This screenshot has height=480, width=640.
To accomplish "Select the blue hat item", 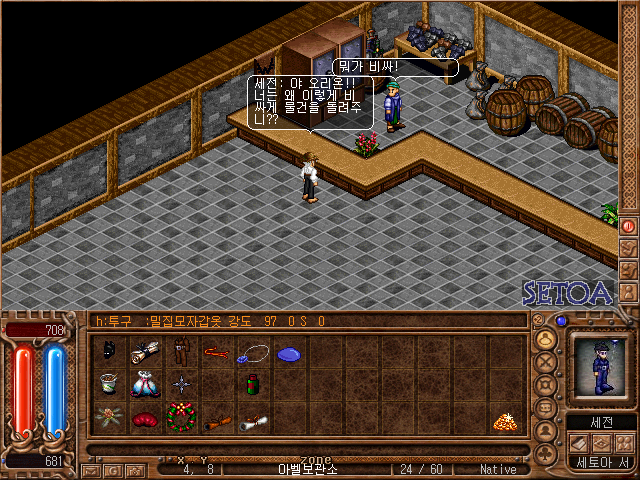I will (x=288, y=353).
